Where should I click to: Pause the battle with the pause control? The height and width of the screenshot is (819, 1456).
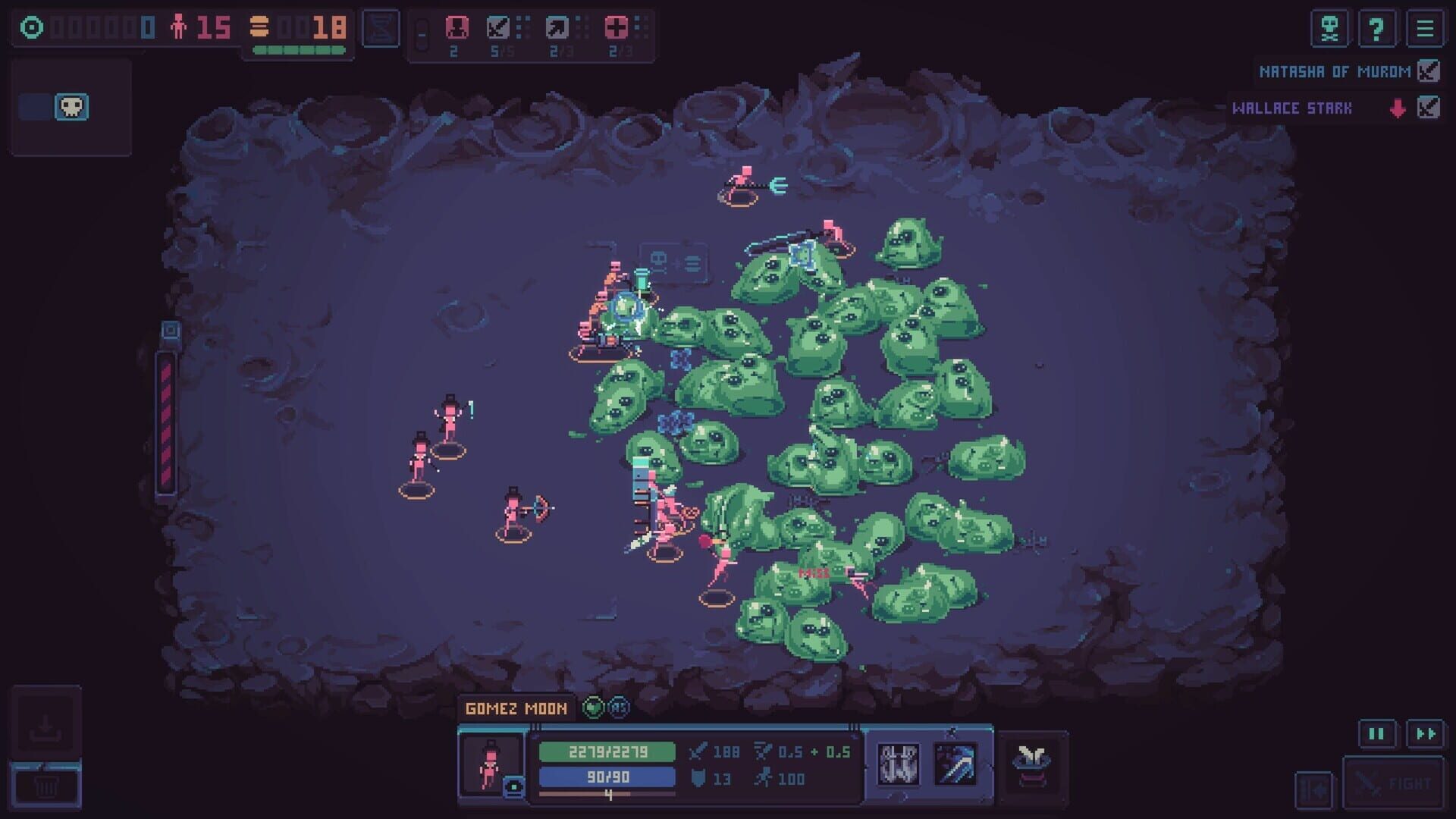tap(1378, 733)
